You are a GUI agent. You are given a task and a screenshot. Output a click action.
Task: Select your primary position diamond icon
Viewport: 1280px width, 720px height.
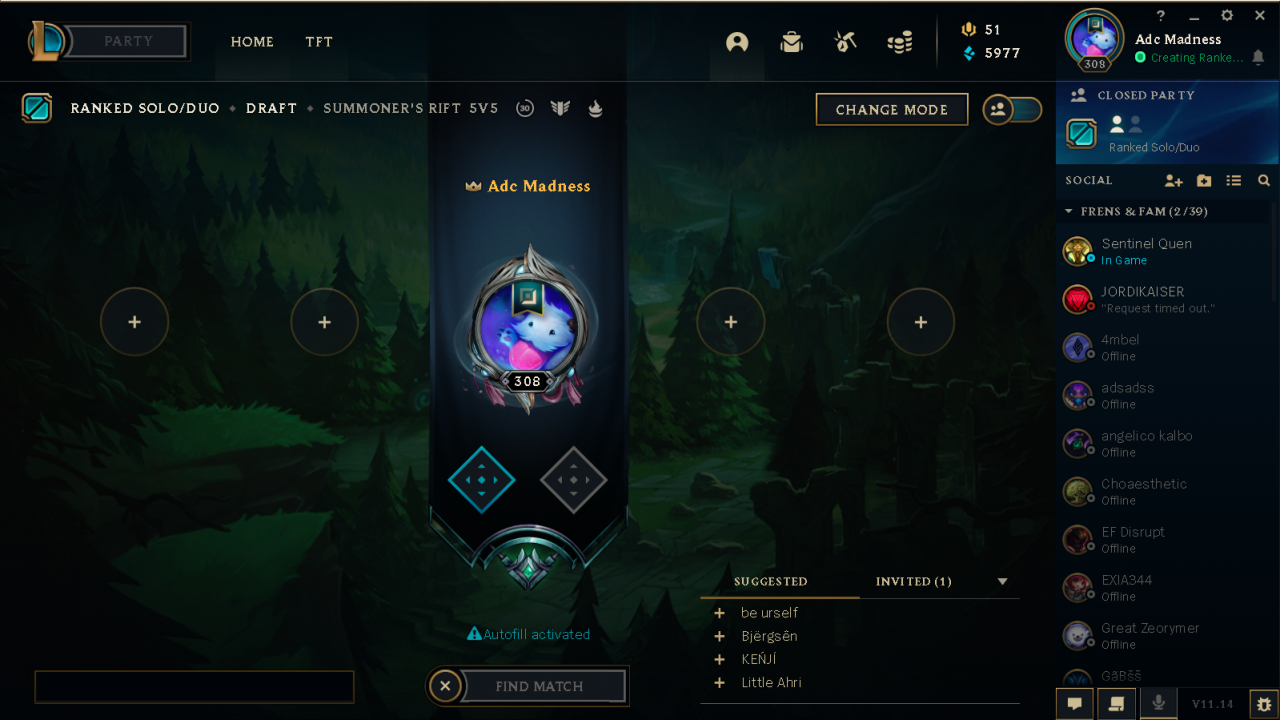[481, 480]
